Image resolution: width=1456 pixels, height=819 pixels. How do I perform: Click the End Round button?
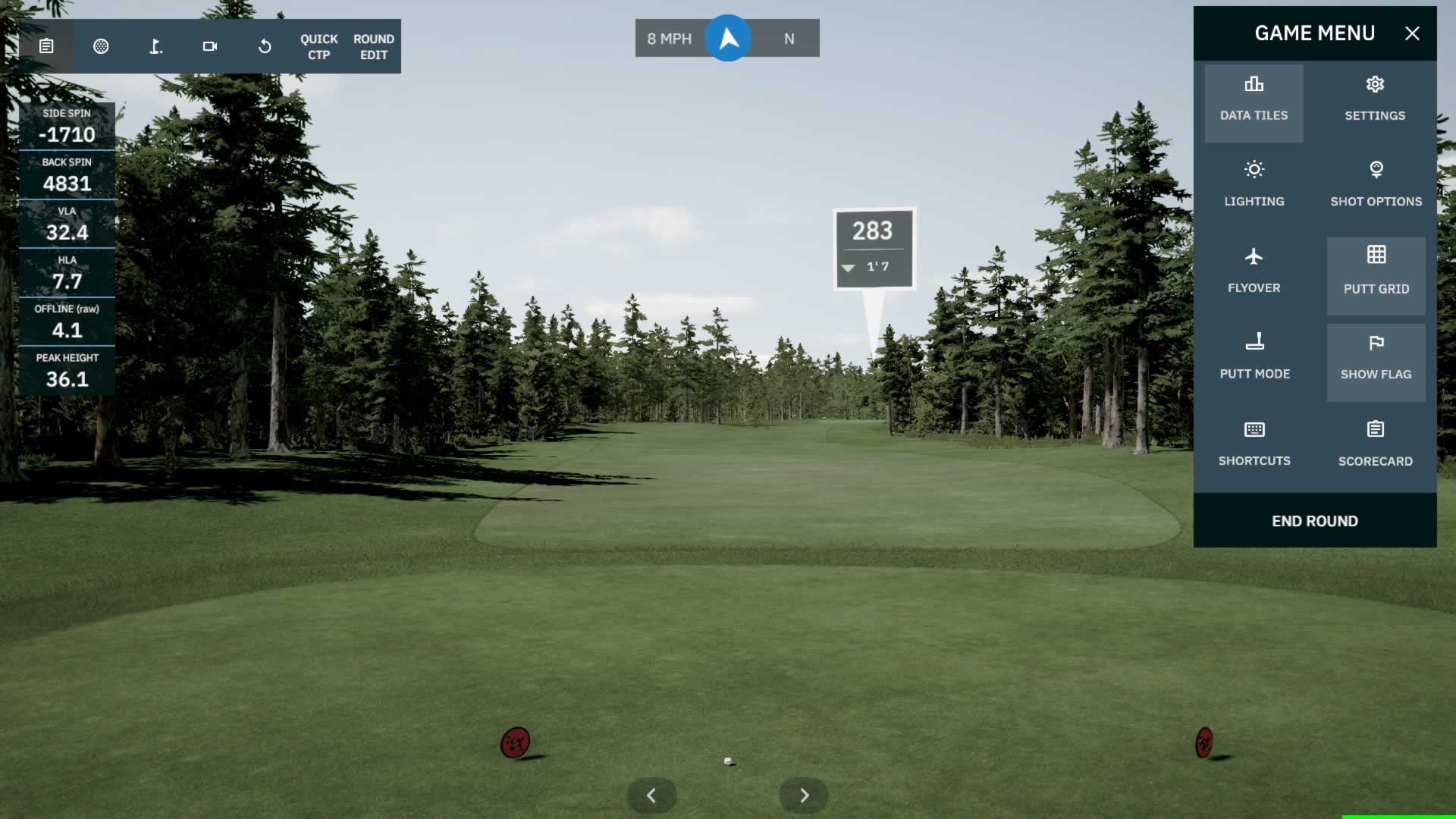point(1314,521)
